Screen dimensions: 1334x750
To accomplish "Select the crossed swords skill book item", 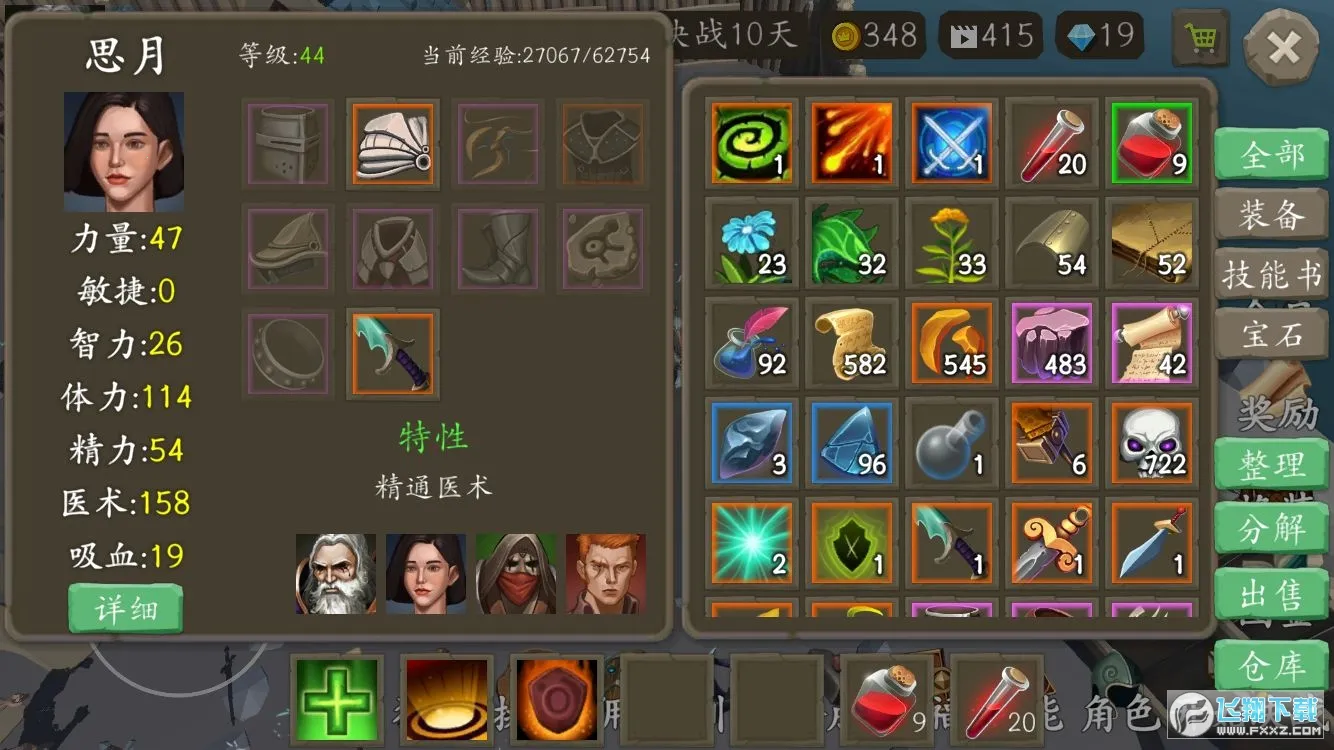I will (951, 143).
